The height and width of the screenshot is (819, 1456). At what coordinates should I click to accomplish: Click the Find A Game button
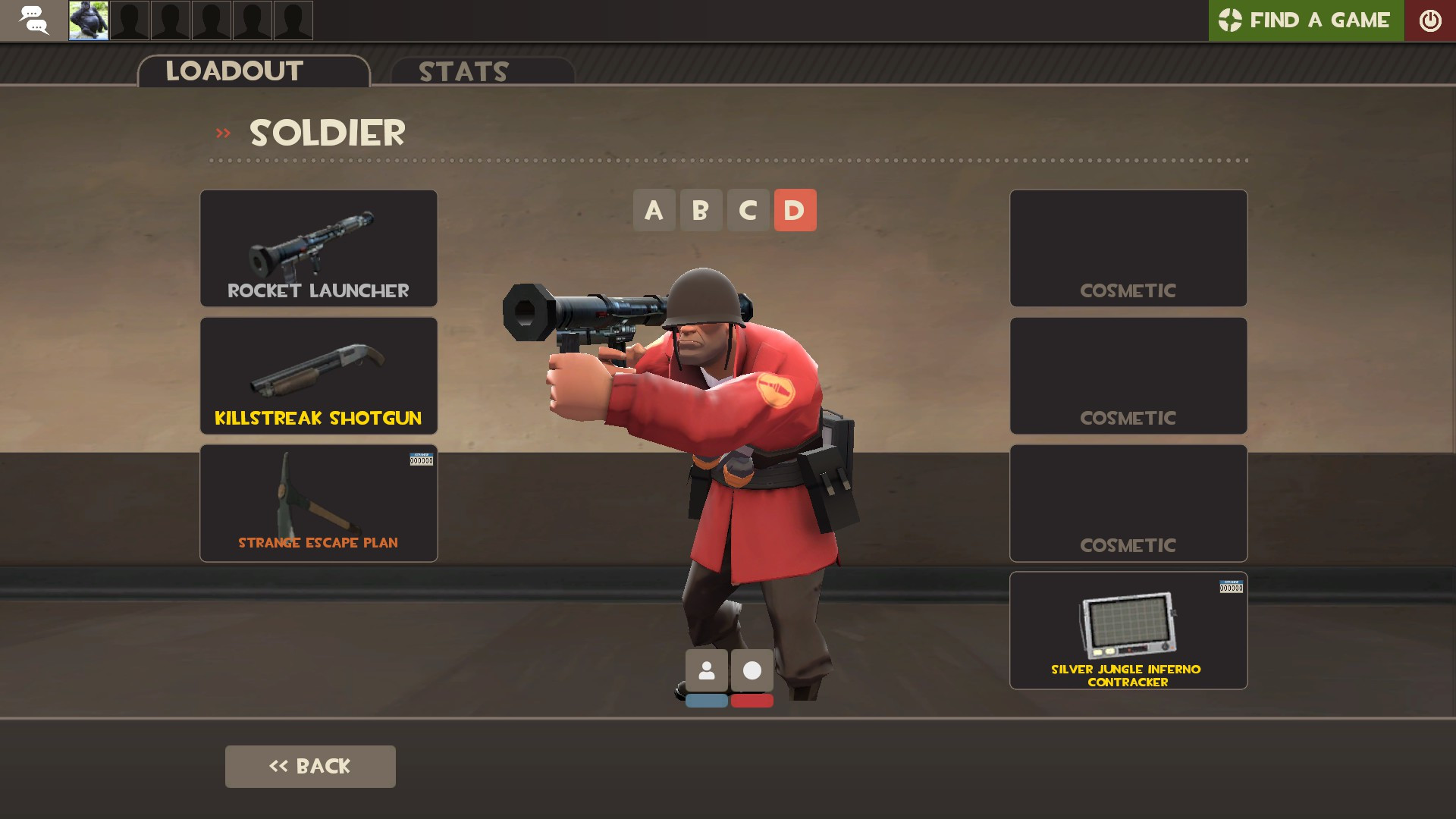tap(1319, 20)
